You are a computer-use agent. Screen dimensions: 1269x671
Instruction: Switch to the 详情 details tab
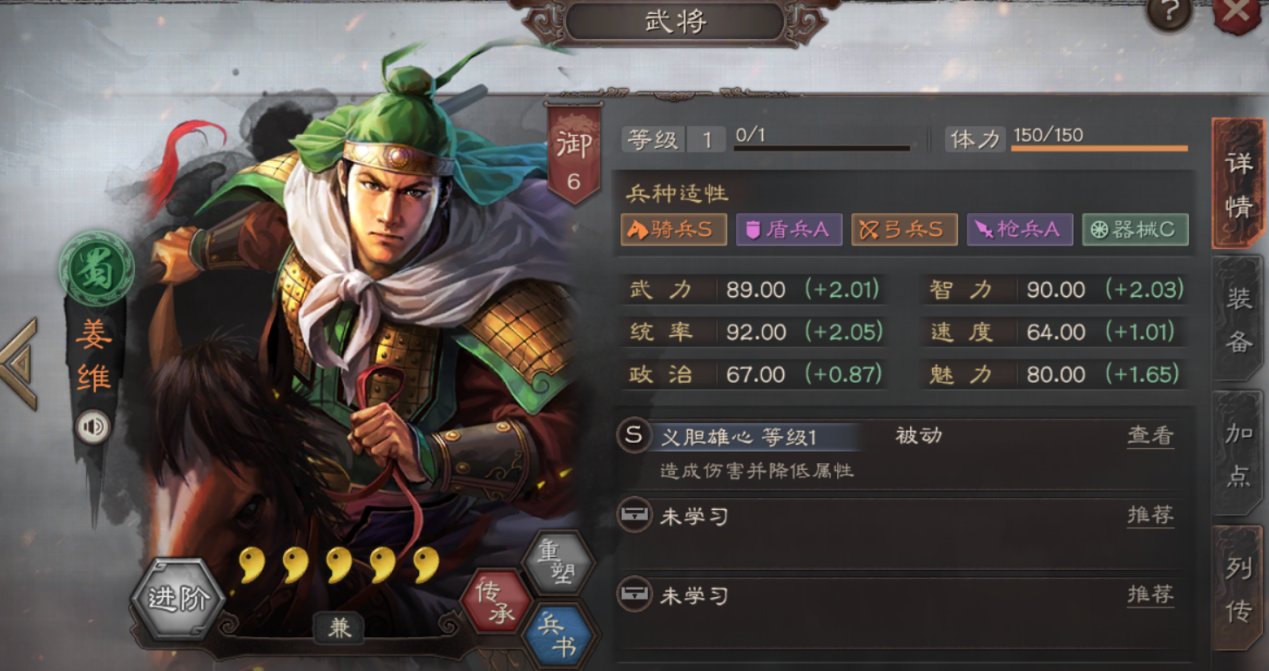click(1238, 182)
